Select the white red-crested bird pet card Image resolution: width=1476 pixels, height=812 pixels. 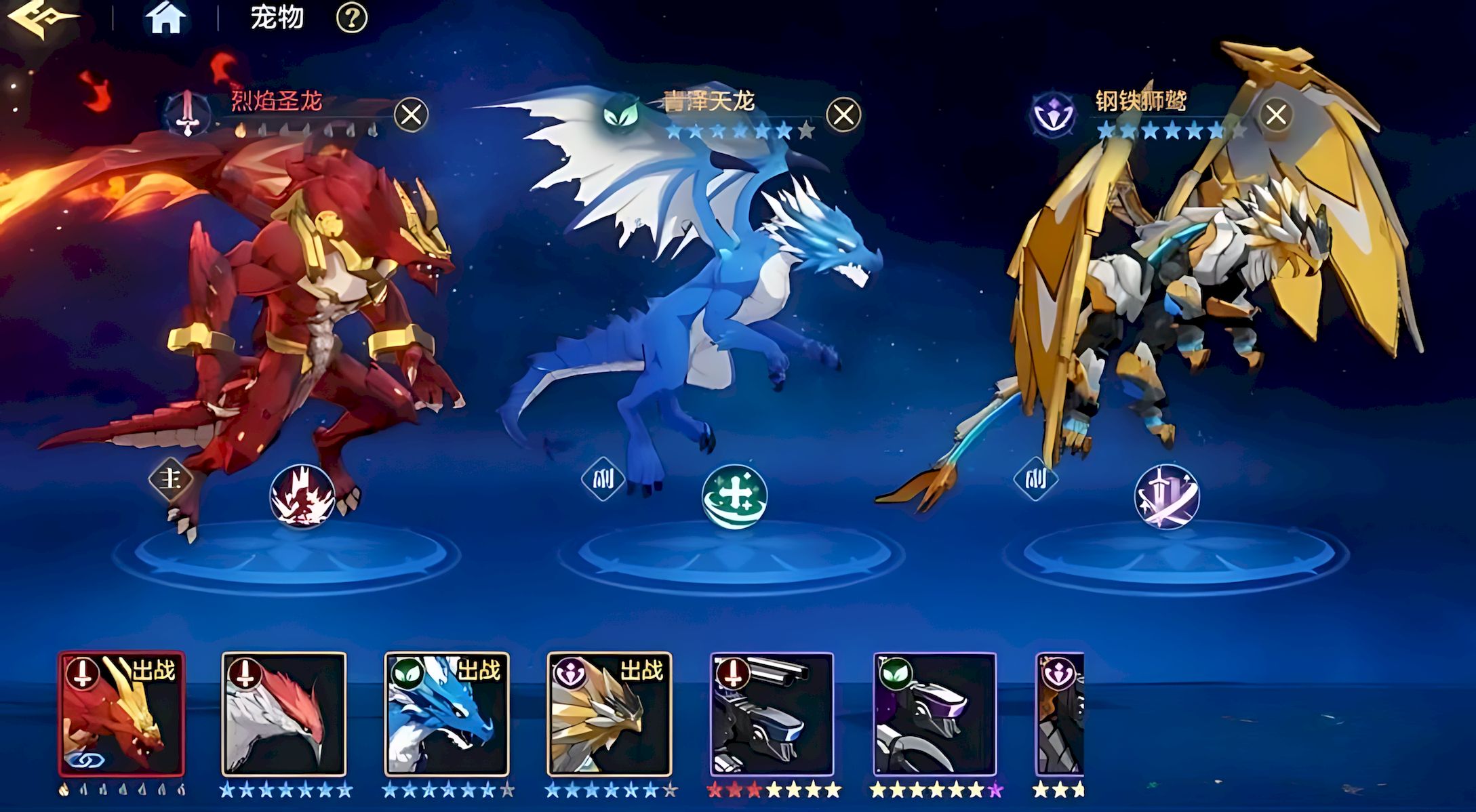click(284, 714)
